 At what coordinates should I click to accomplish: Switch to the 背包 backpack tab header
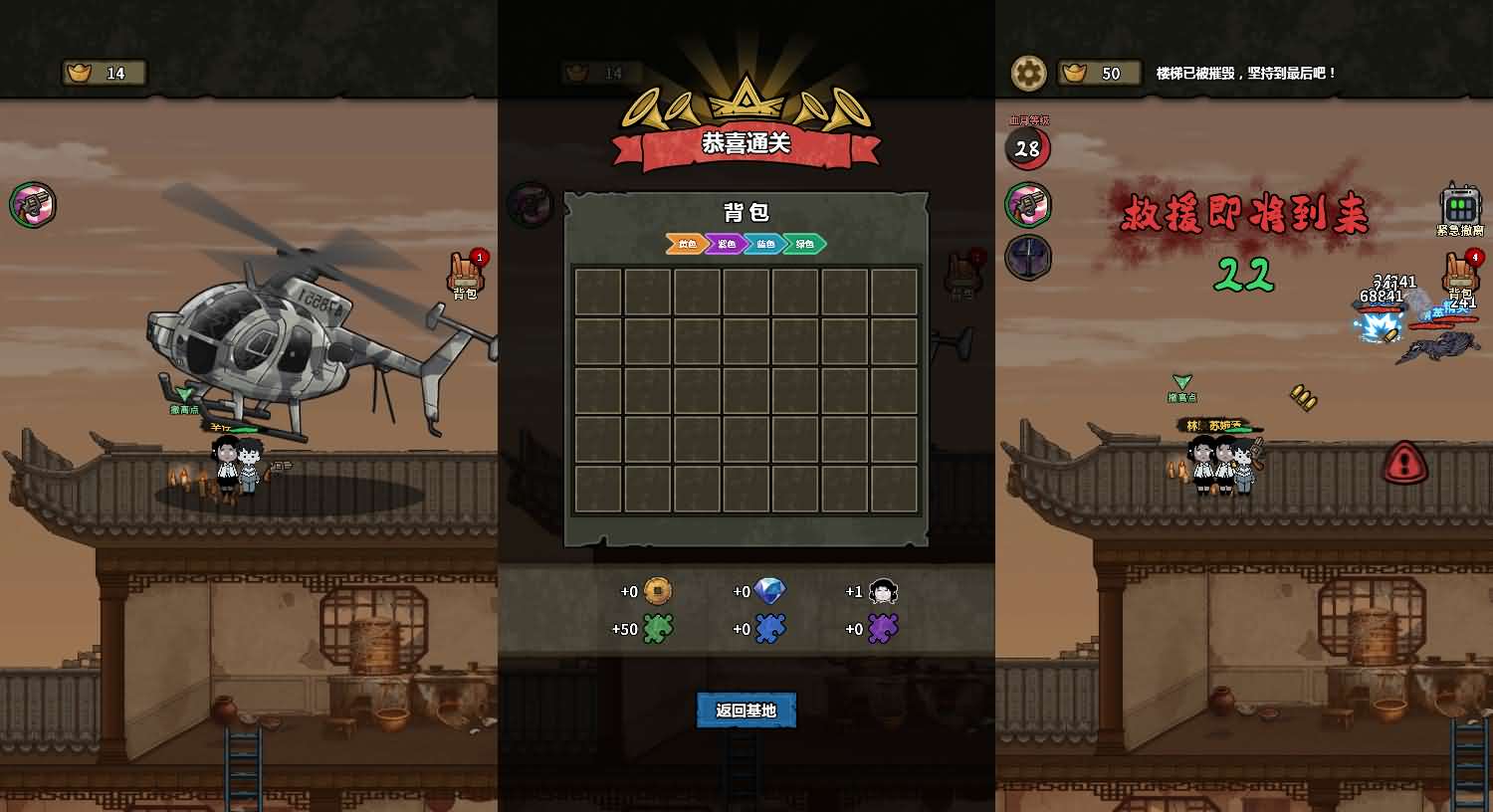(x=745, y=211)
